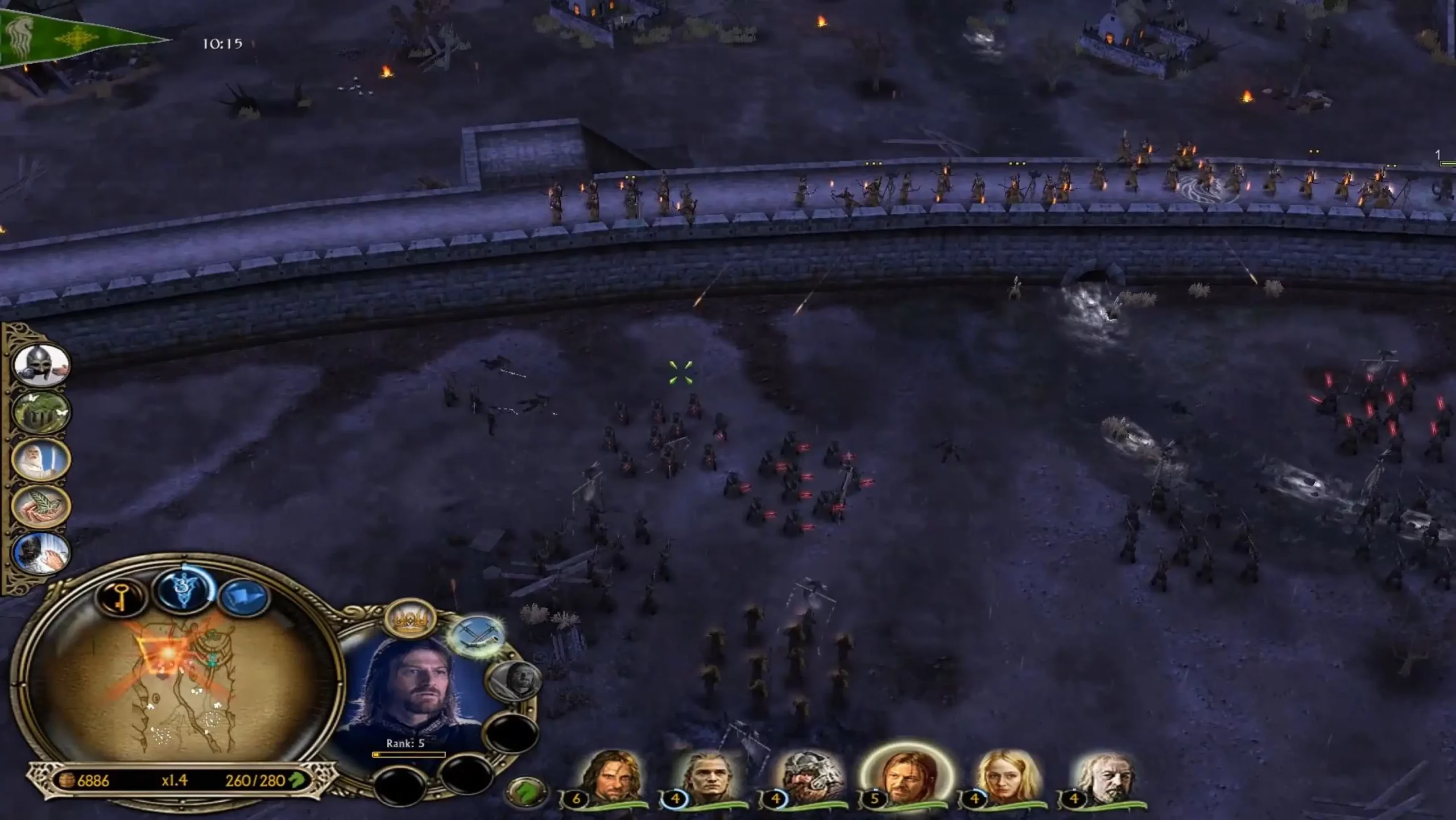Screen dimensions: 1456x820
Task: Open the menu with the golden key button
Action: pos(121,595)
